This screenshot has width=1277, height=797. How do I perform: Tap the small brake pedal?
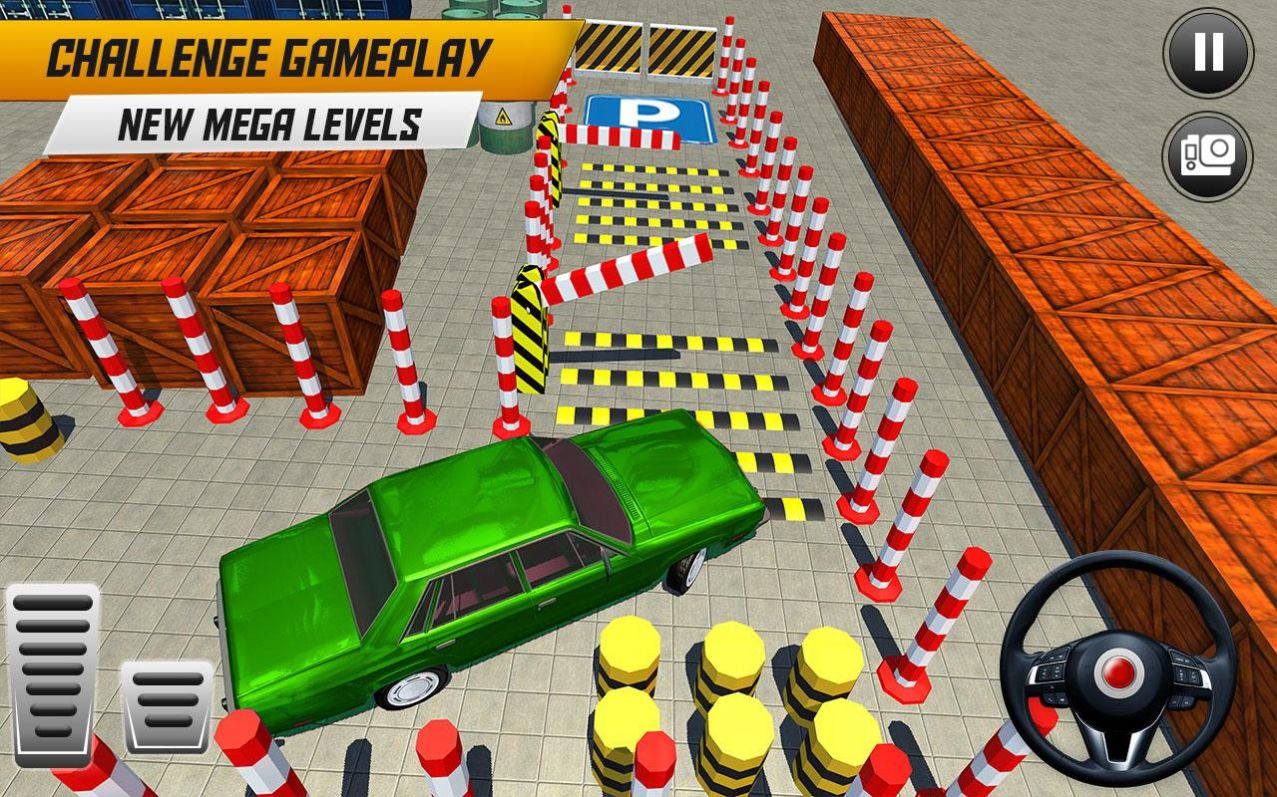pyautogui.click(x=166, y=706)
